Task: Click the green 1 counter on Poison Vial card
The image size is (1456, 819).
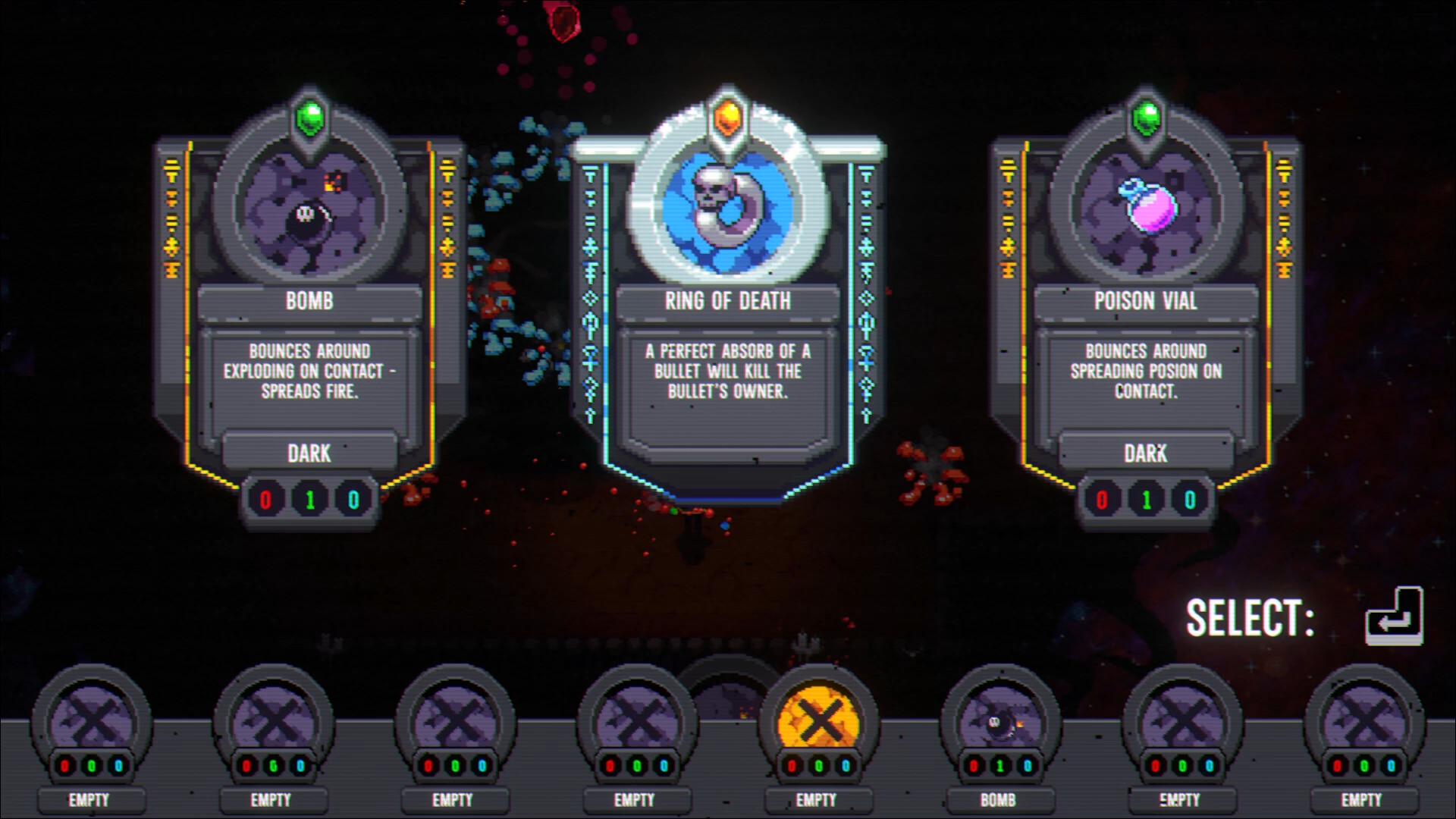Action: coord(1147,498)
